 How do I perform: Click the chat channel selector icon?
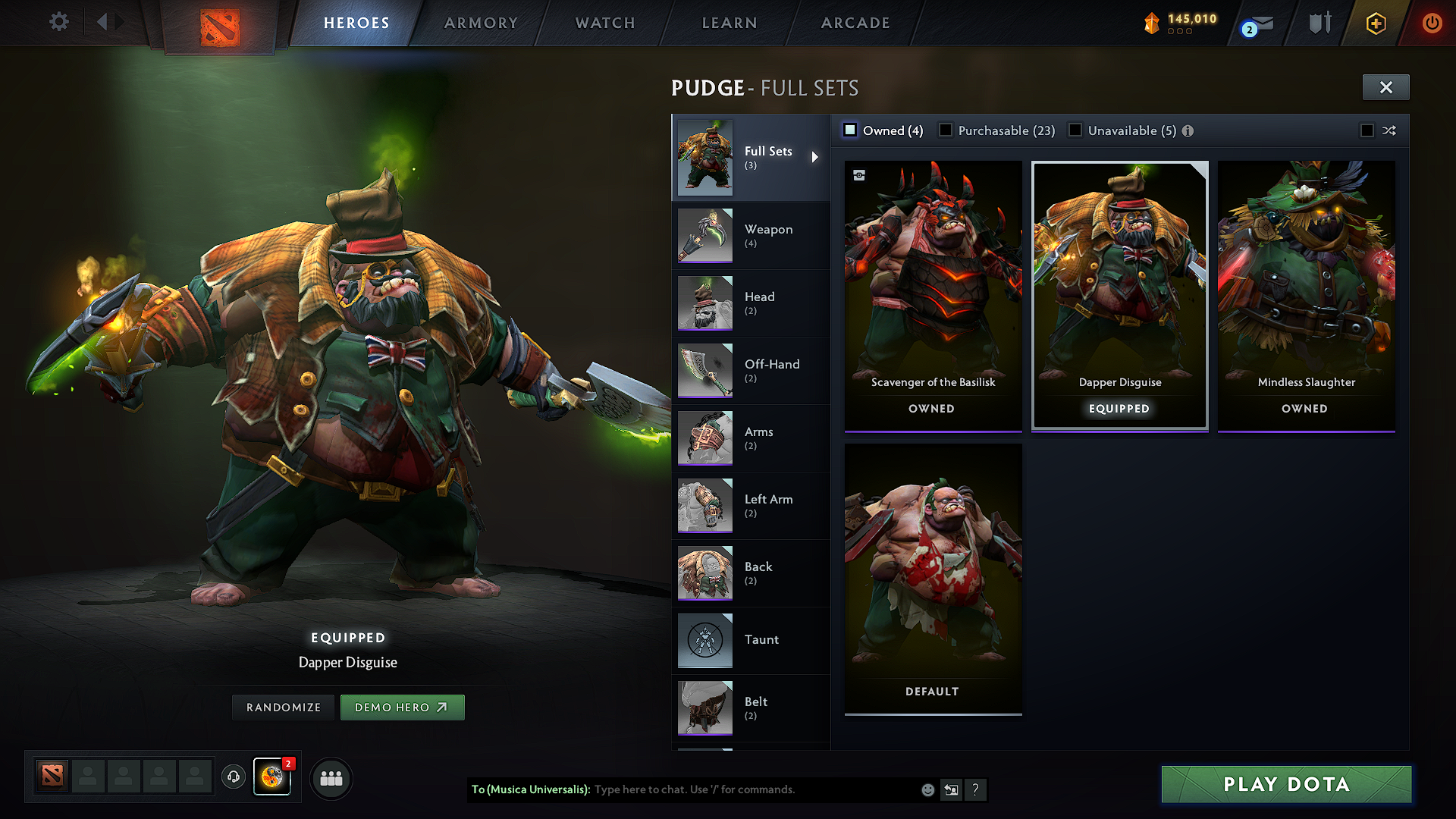pyautogui.click(x=952, y=789)
